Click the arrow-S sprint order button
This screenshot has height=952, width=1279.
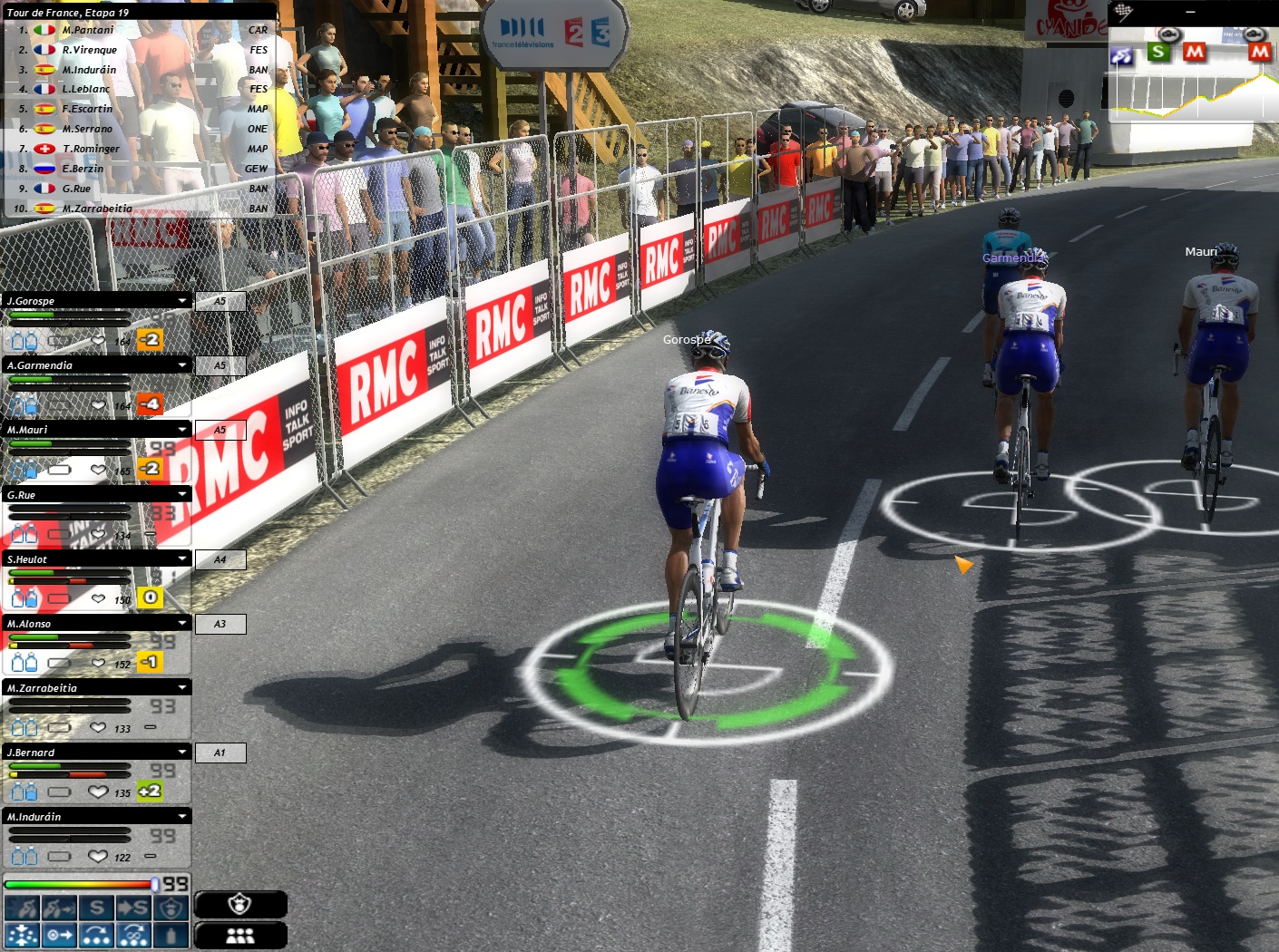(133, 908)
